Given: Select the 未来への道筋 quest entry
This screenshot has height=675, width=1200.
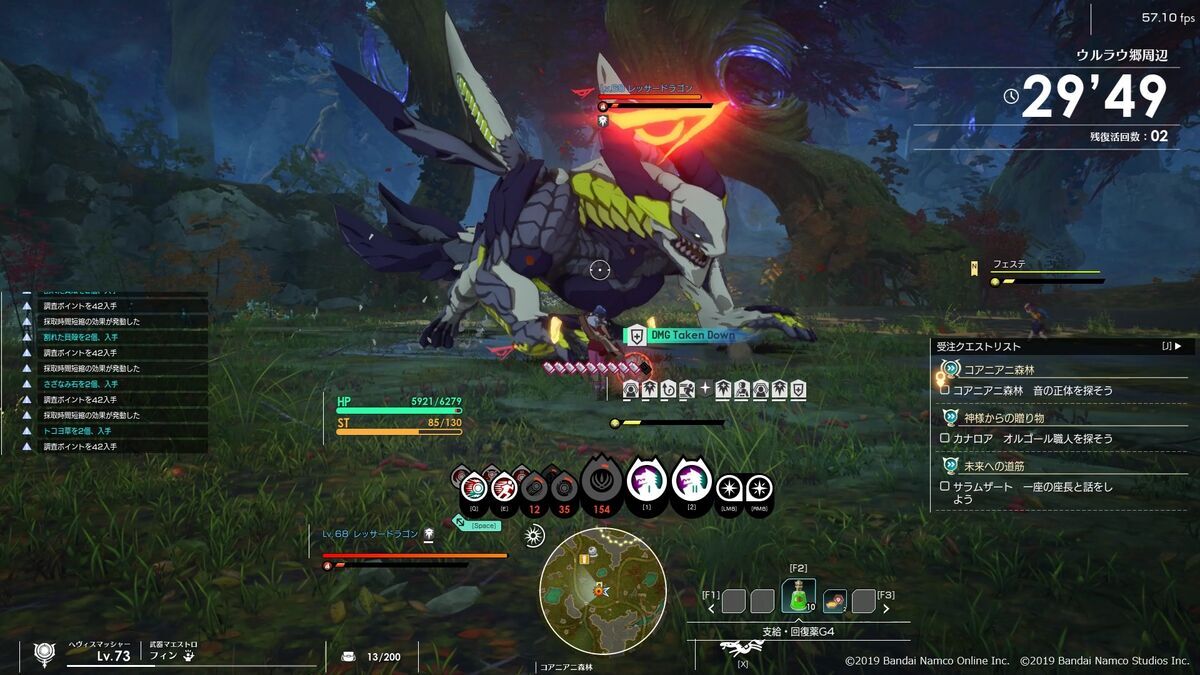Looking at the screenshot, I should click(x=994, y=465).
